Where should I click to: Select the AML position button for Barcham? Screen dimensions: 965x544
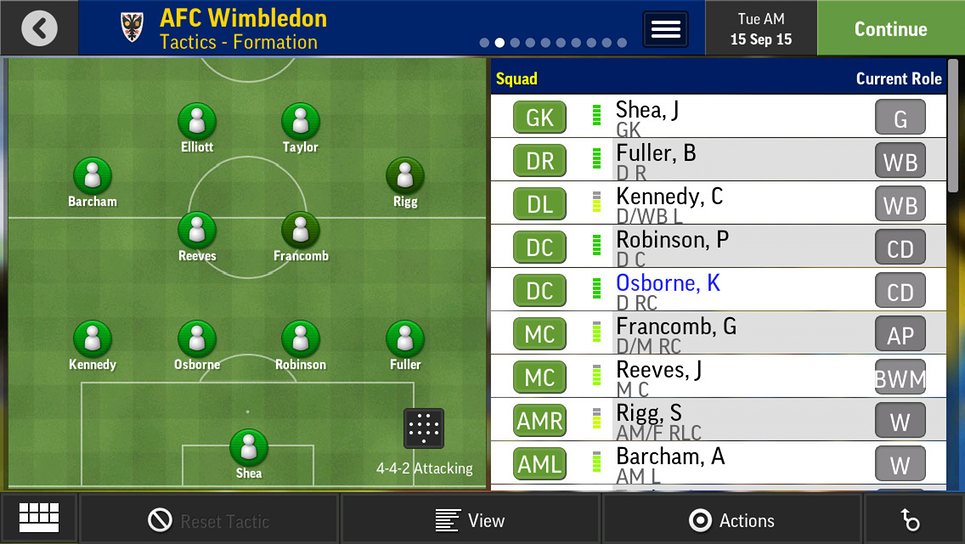540,464
